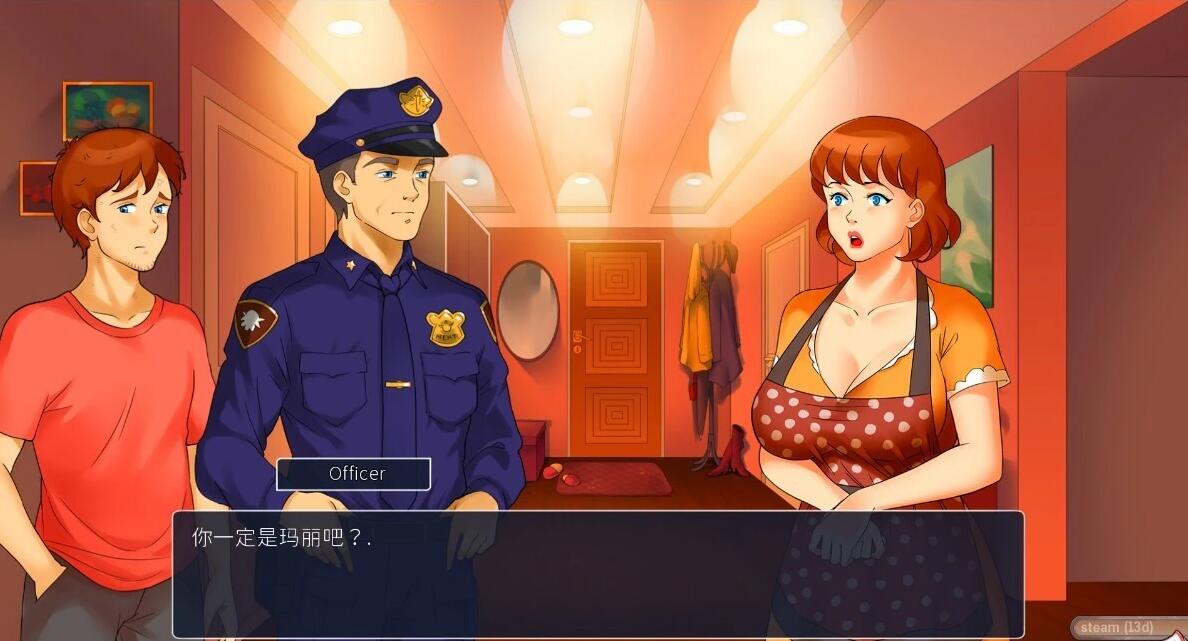1188x641 pixels.
Task: Click the dialogue box to advance the text
Action: coord(598,574)
